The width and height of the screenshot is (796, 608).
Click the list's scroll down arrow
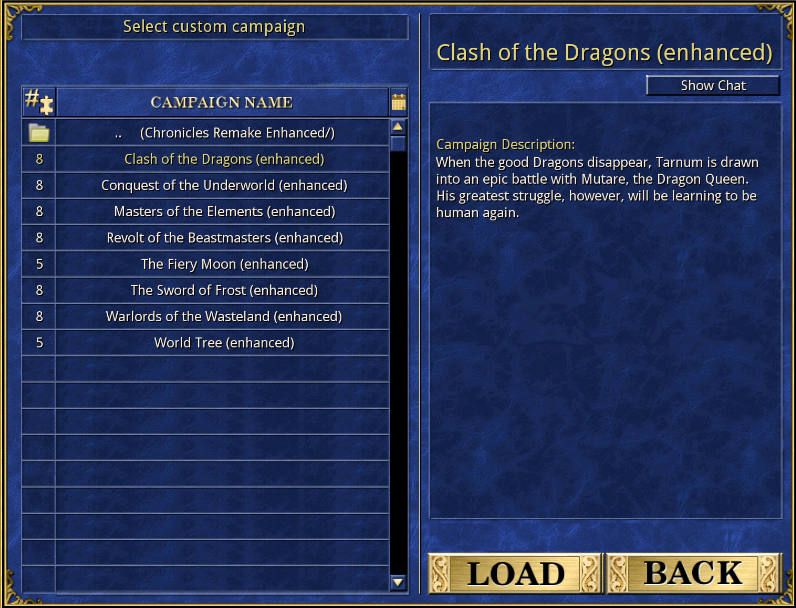398,581
